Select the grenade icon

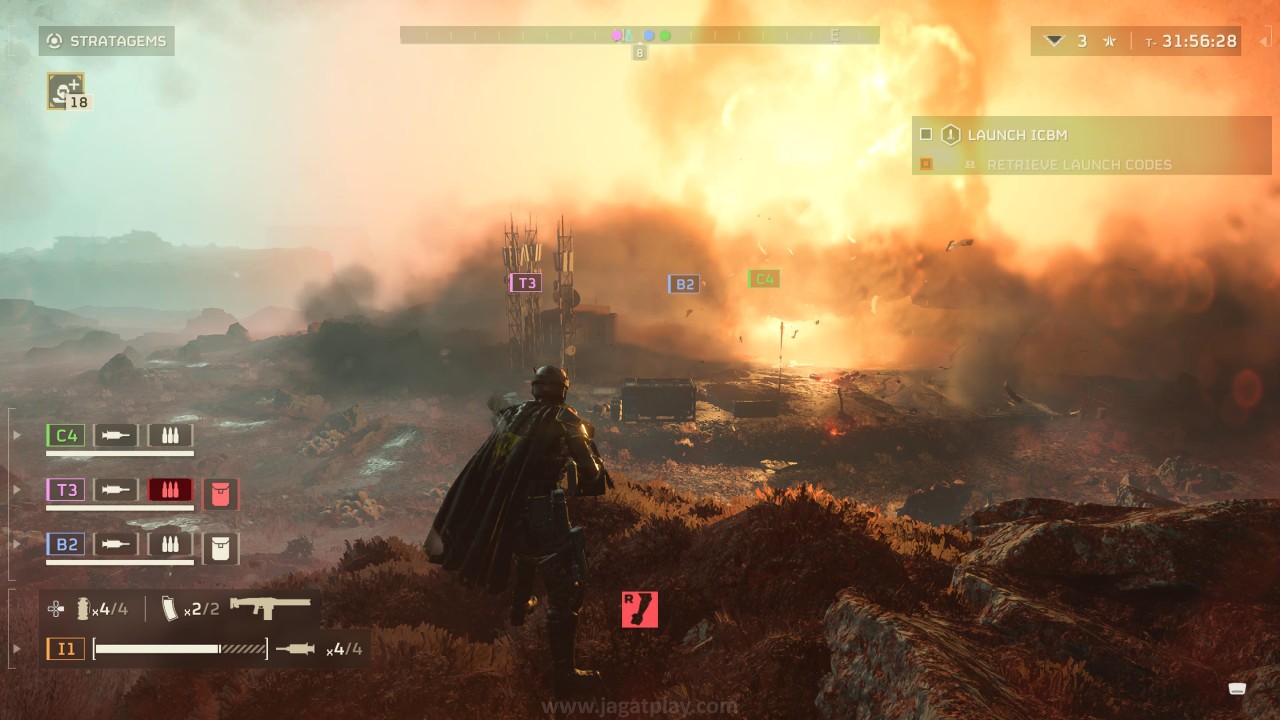[84, 608]
